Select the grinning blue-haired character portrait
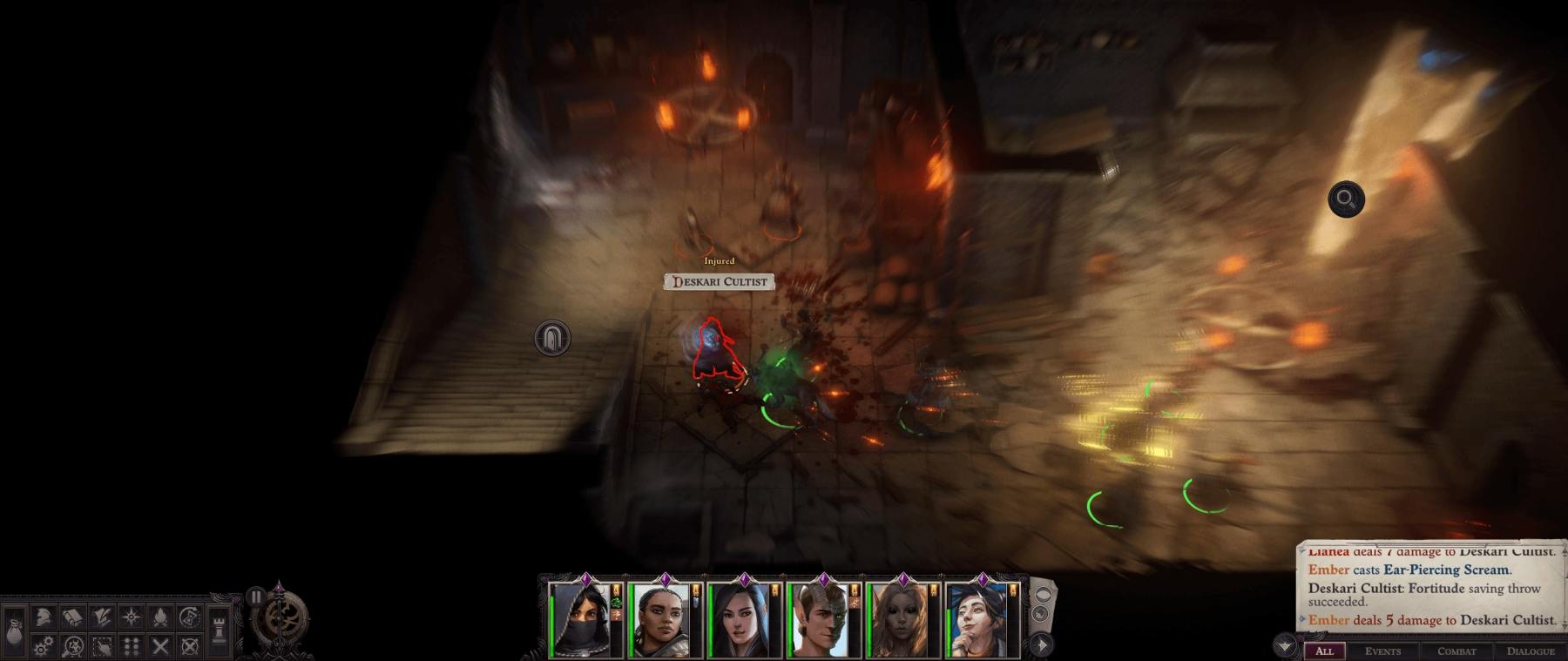The width and height of the screenshot is (1568, 661). click(976, 621)
